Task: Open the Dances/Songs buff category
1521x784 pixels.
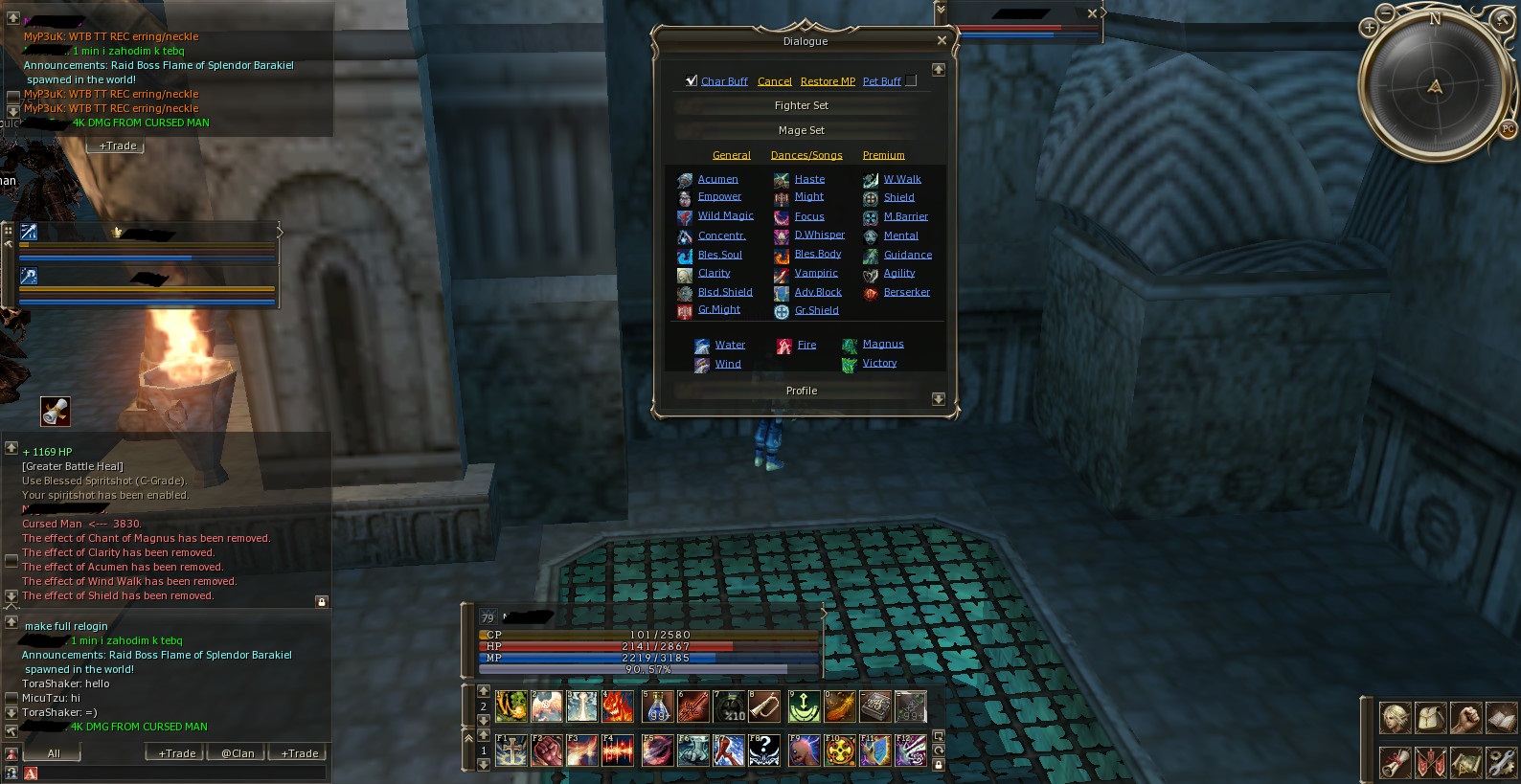Action: click(806, 155)
